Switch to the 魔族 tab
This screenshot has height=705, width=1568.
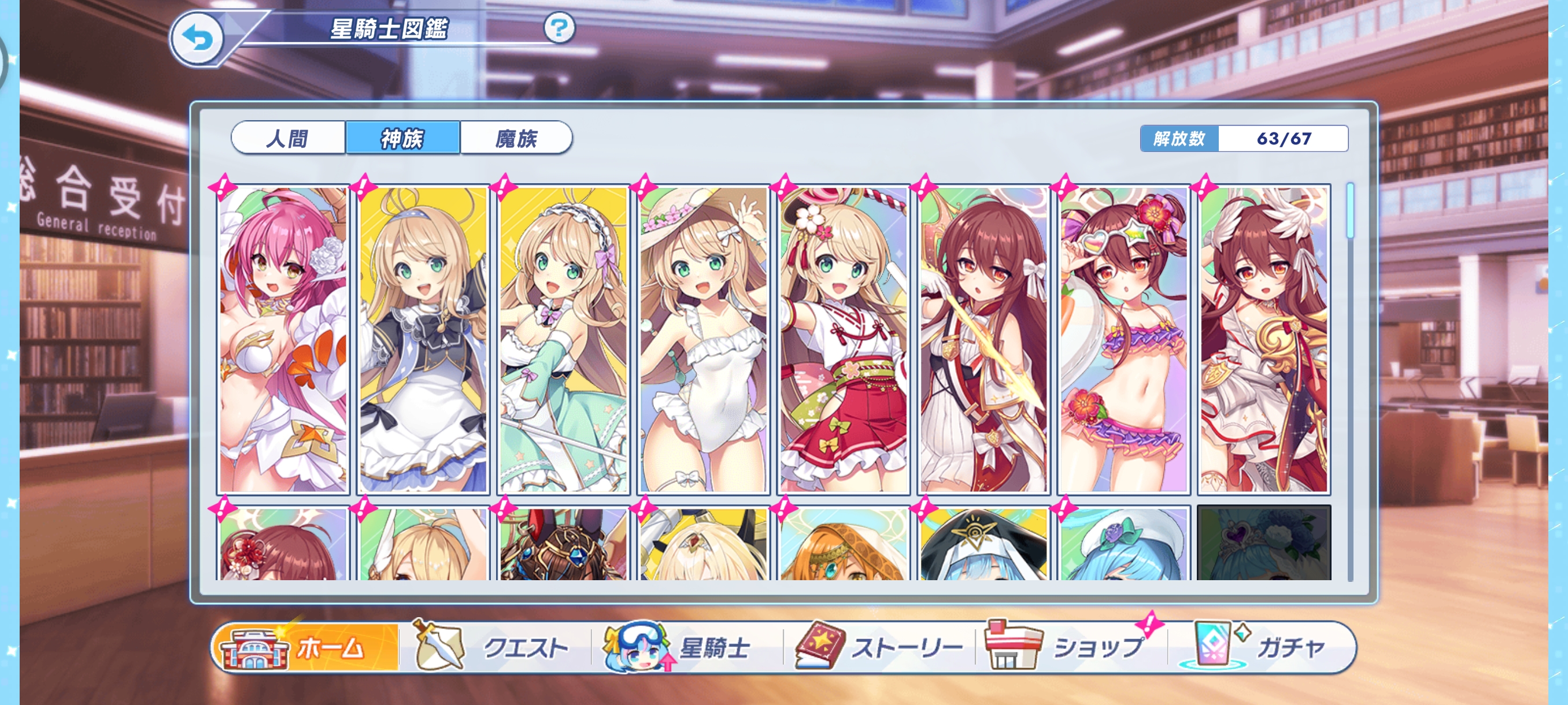516,138
